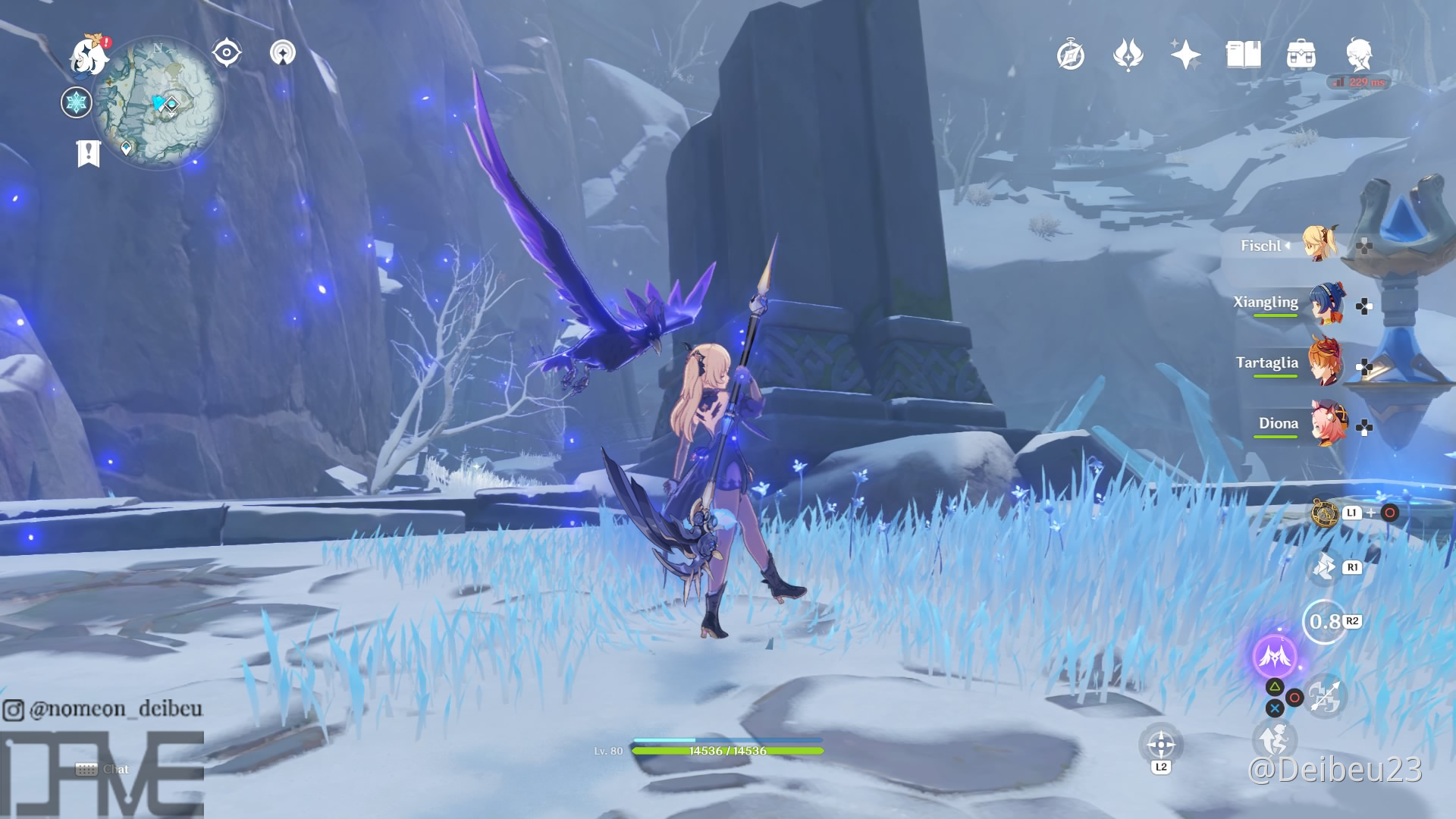Viewport: 1456px width, 819px height.
Task: Trigger the R1 elemental skill icon
Action: point(1326,567)
